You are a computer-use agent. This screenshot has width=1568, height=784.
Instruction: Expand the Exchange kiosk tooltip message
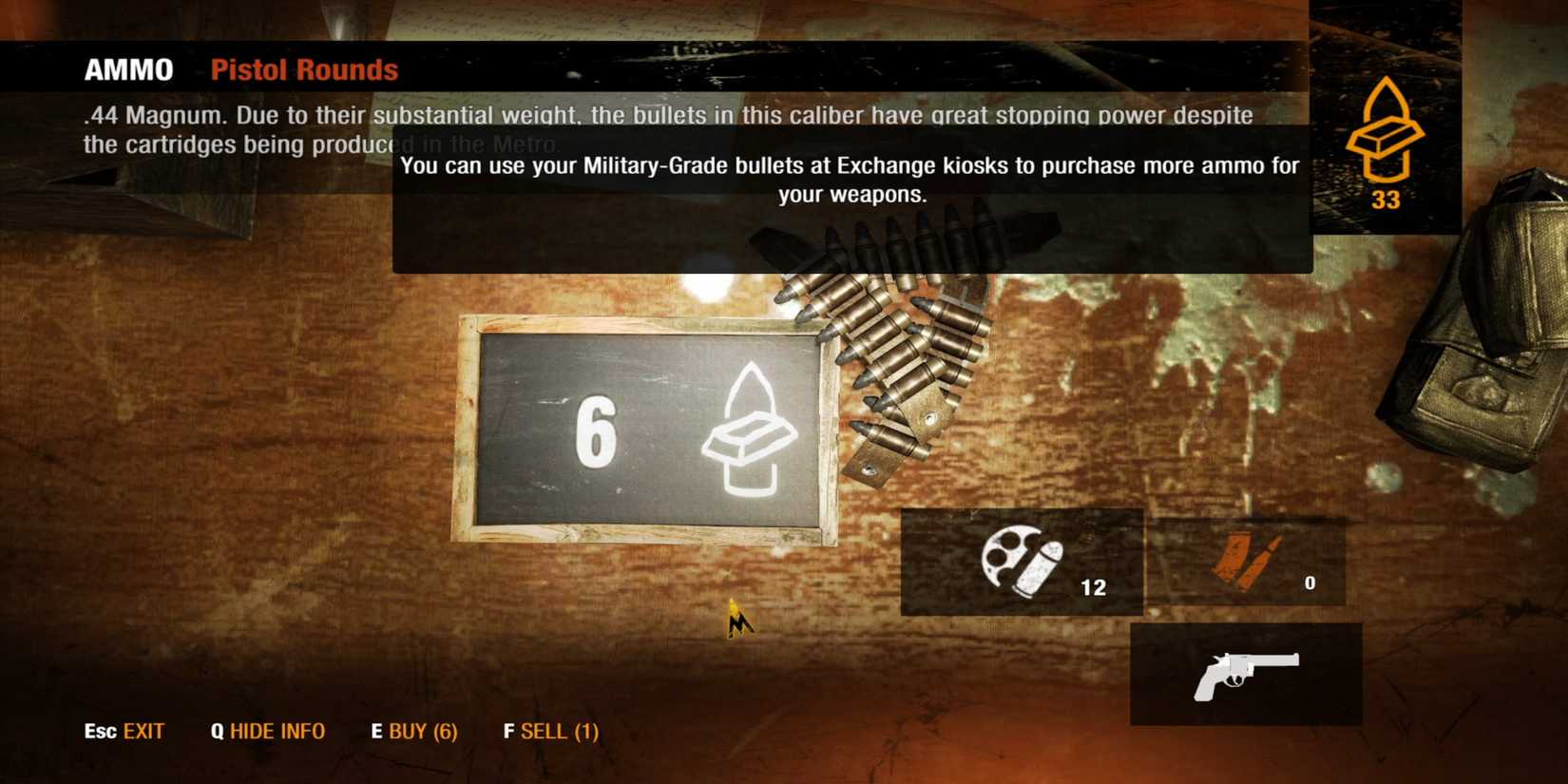click(851, 181)
